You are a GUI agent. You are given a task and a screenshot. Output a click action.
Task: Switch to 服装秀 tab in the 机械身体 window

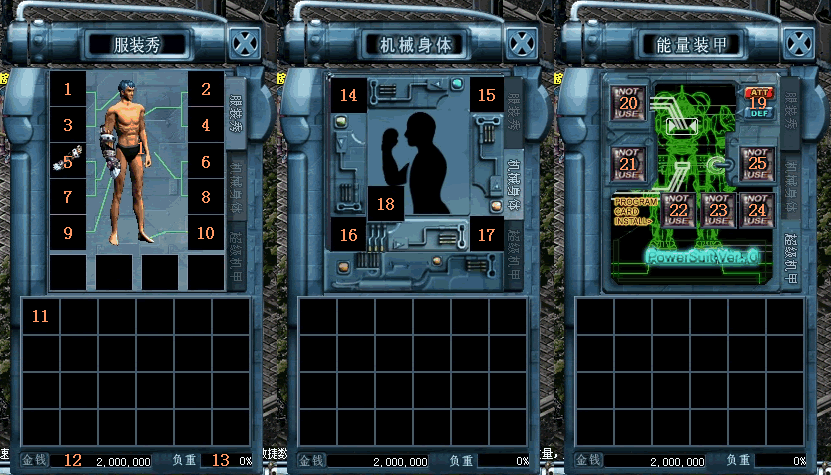tap(513, 111)
